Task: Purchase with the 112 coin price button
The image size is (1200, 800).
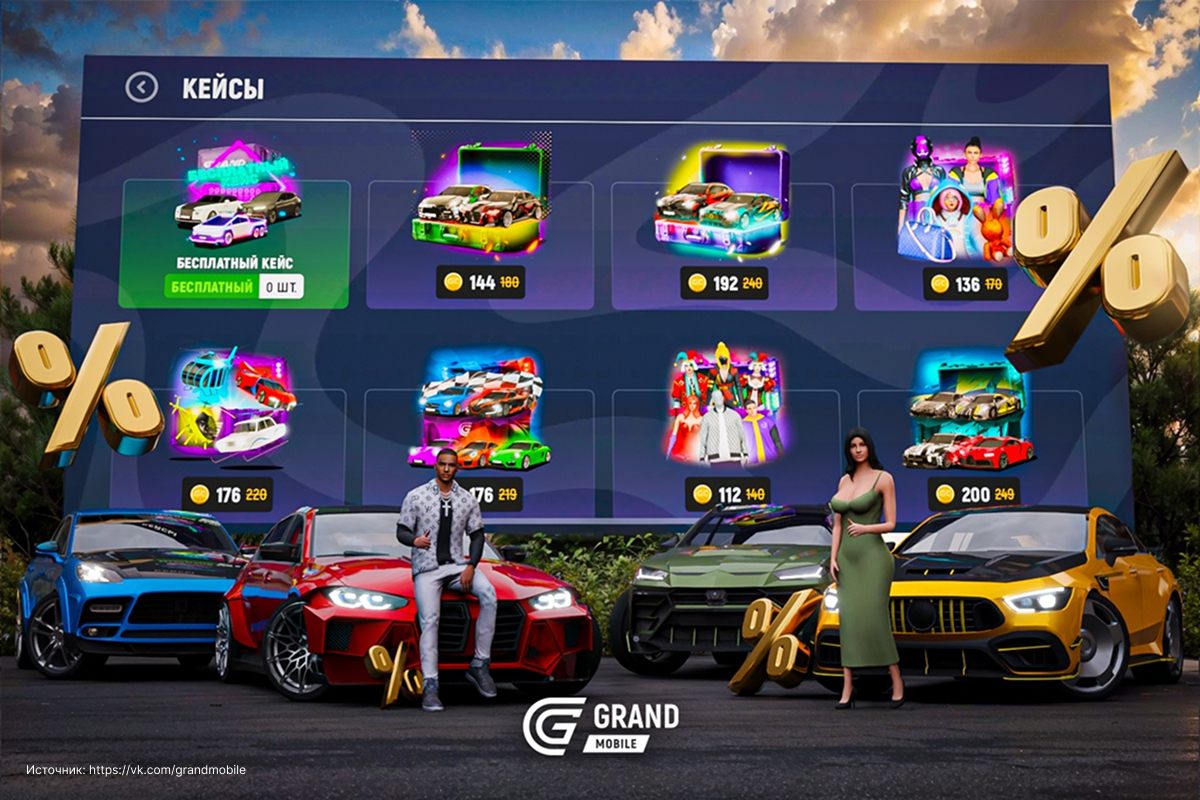Action: coord(727,493)
